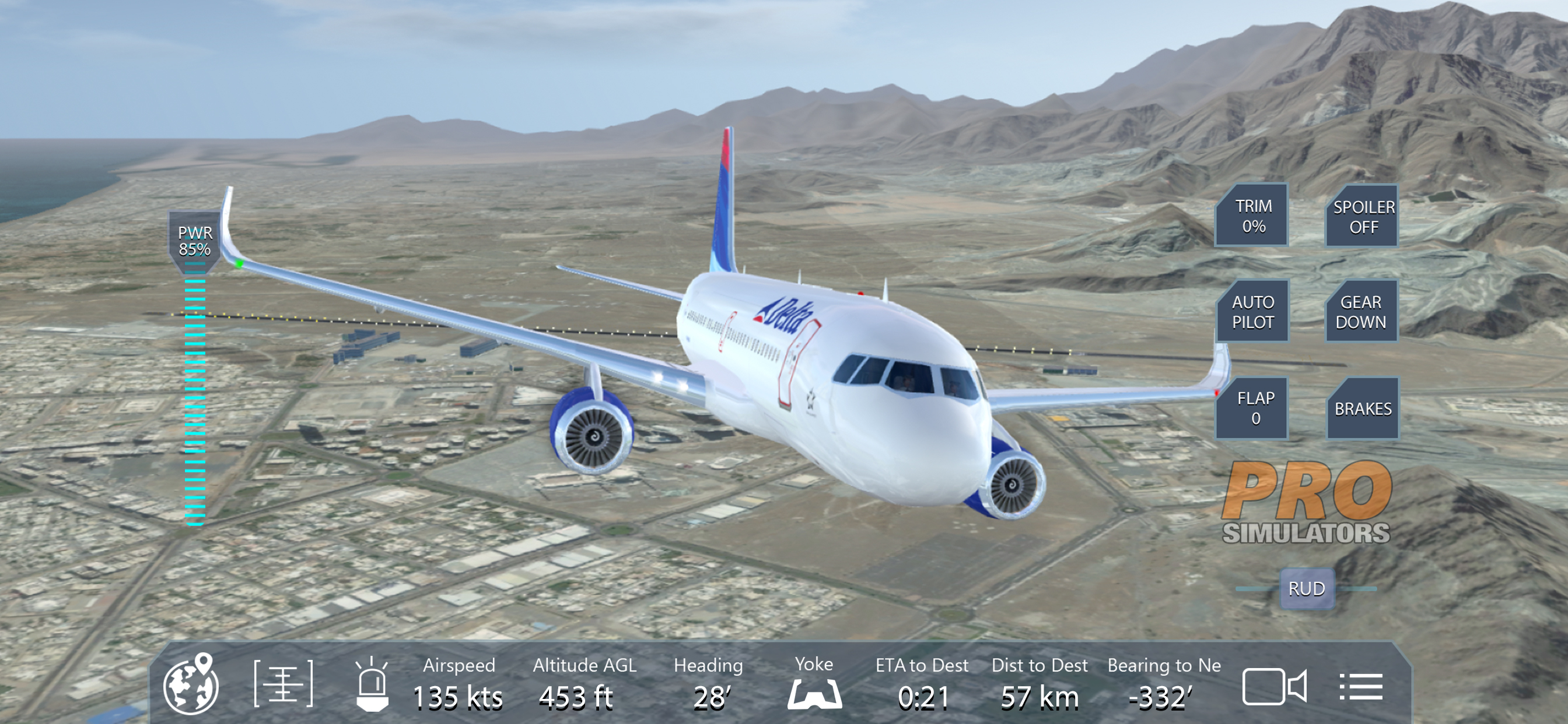Open the list menu icon
Viewport: 1568px width, 724px height.
[x=1360, y=686]
